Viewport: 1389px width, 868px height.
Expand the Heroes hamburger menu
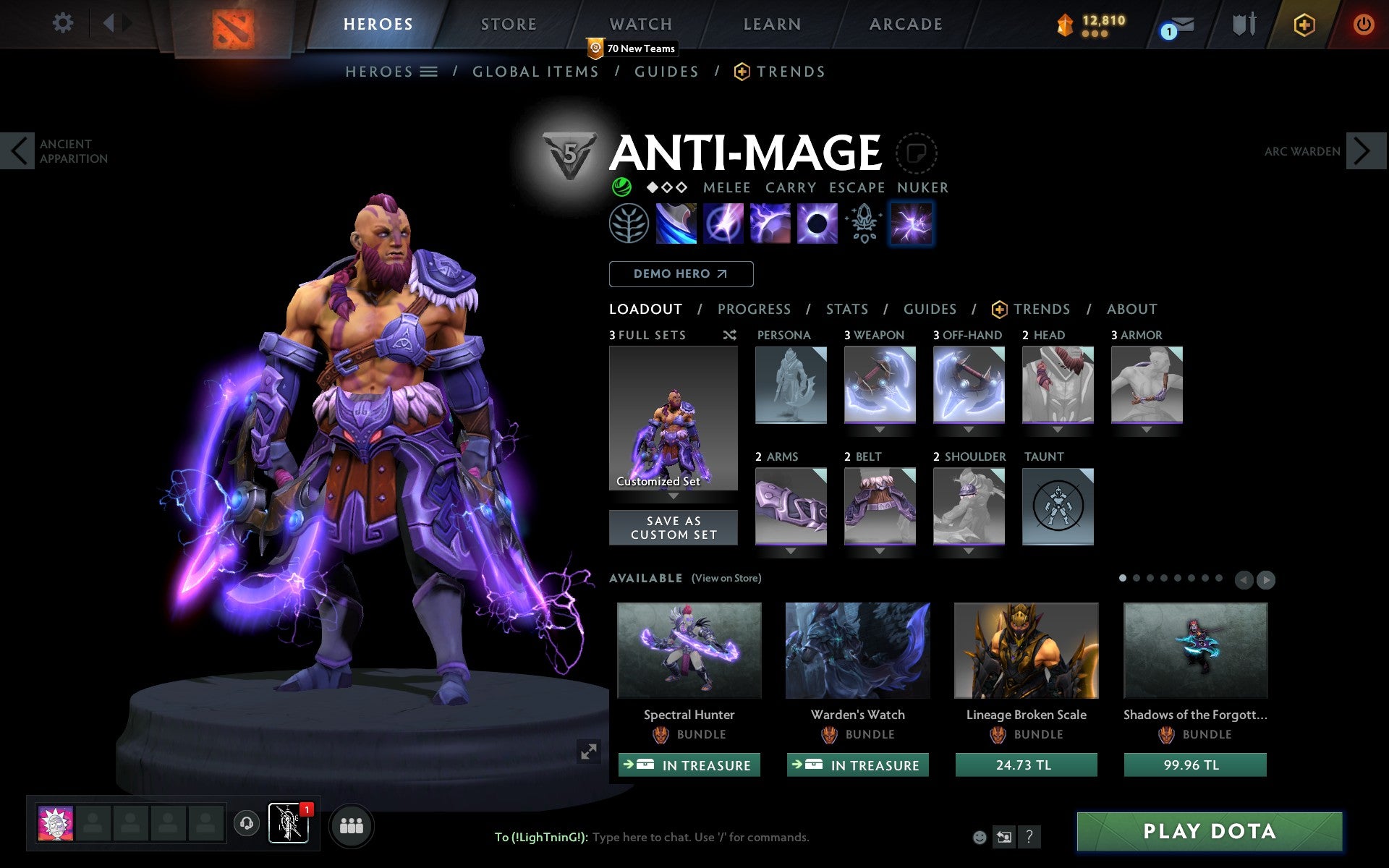click(x=429, y=72)
